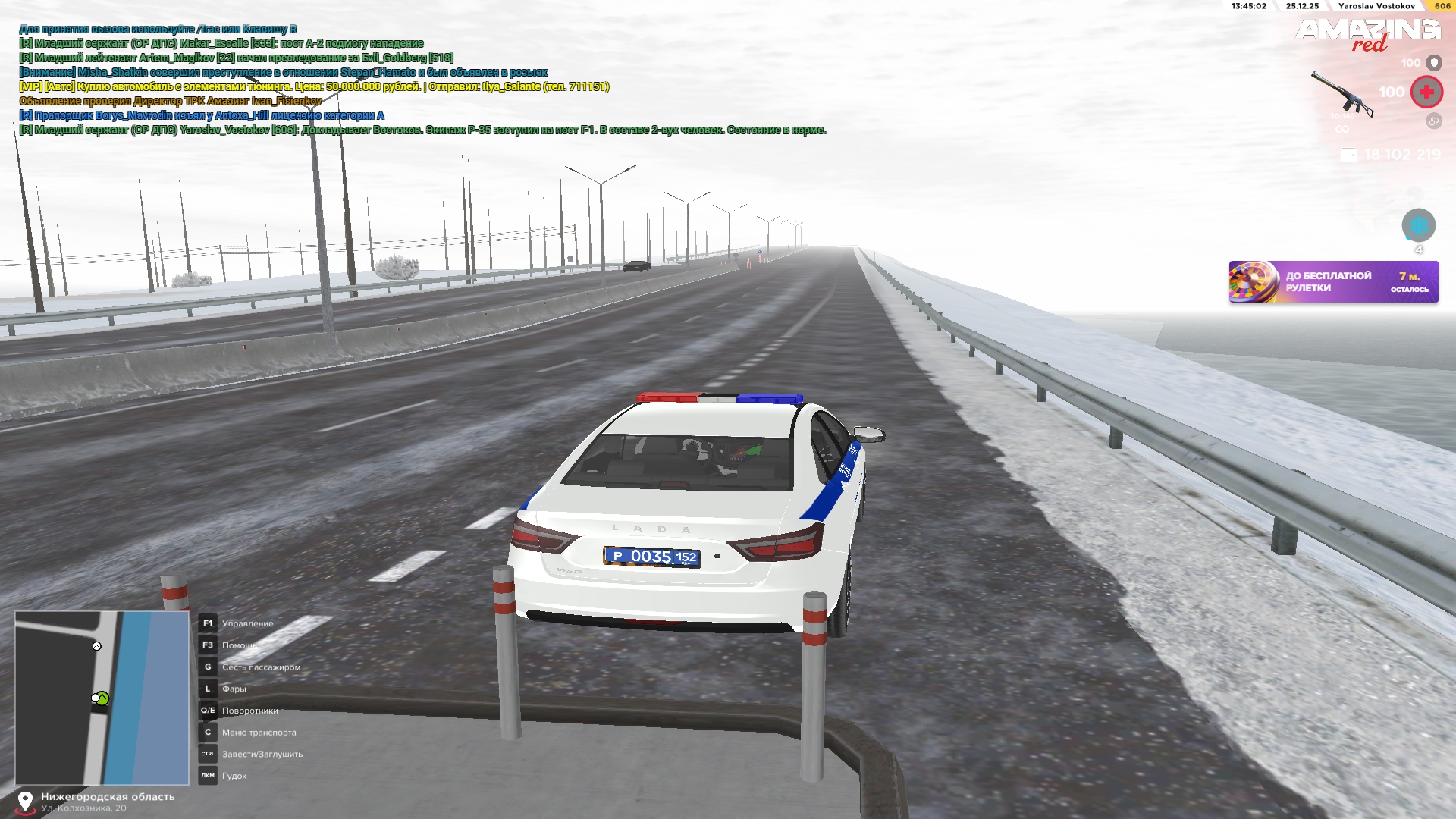The image size is (1456, 819).
Task: Click the blue snowflake event icon
Action: [x=1418, y=225]
